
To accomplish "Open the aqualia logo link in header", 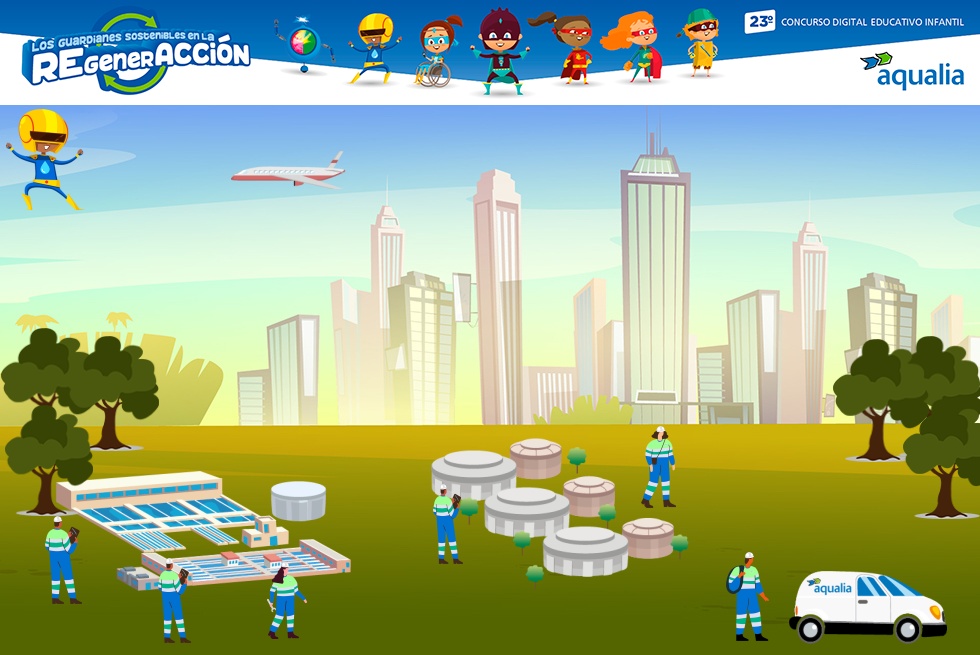I will coord(911,70).
